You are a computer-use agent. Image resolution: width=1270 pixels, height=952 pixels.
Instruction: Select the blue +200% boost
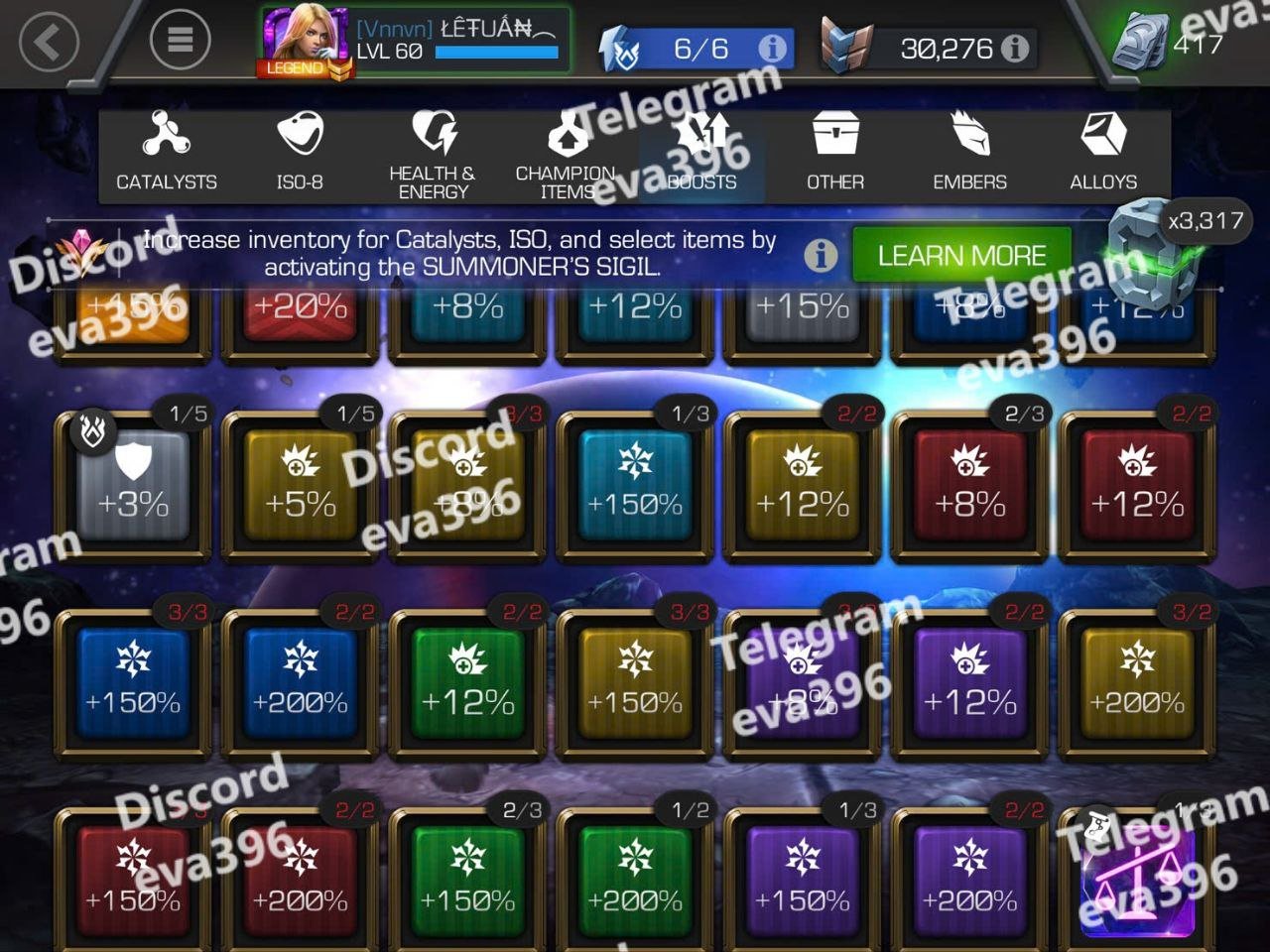click(x=301, y=684)
